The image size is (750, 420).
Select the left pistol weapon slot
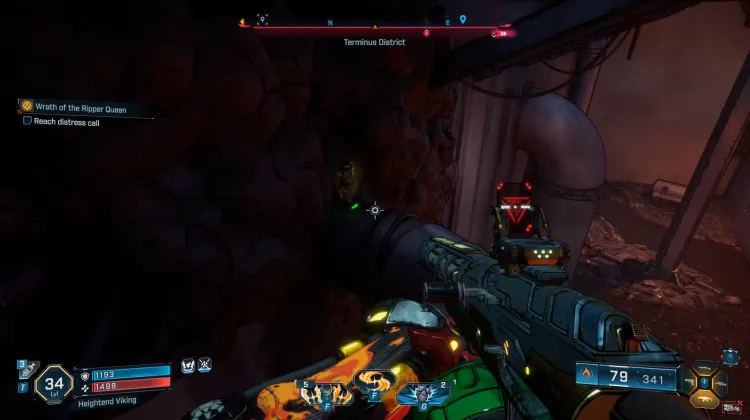[689, 381]
